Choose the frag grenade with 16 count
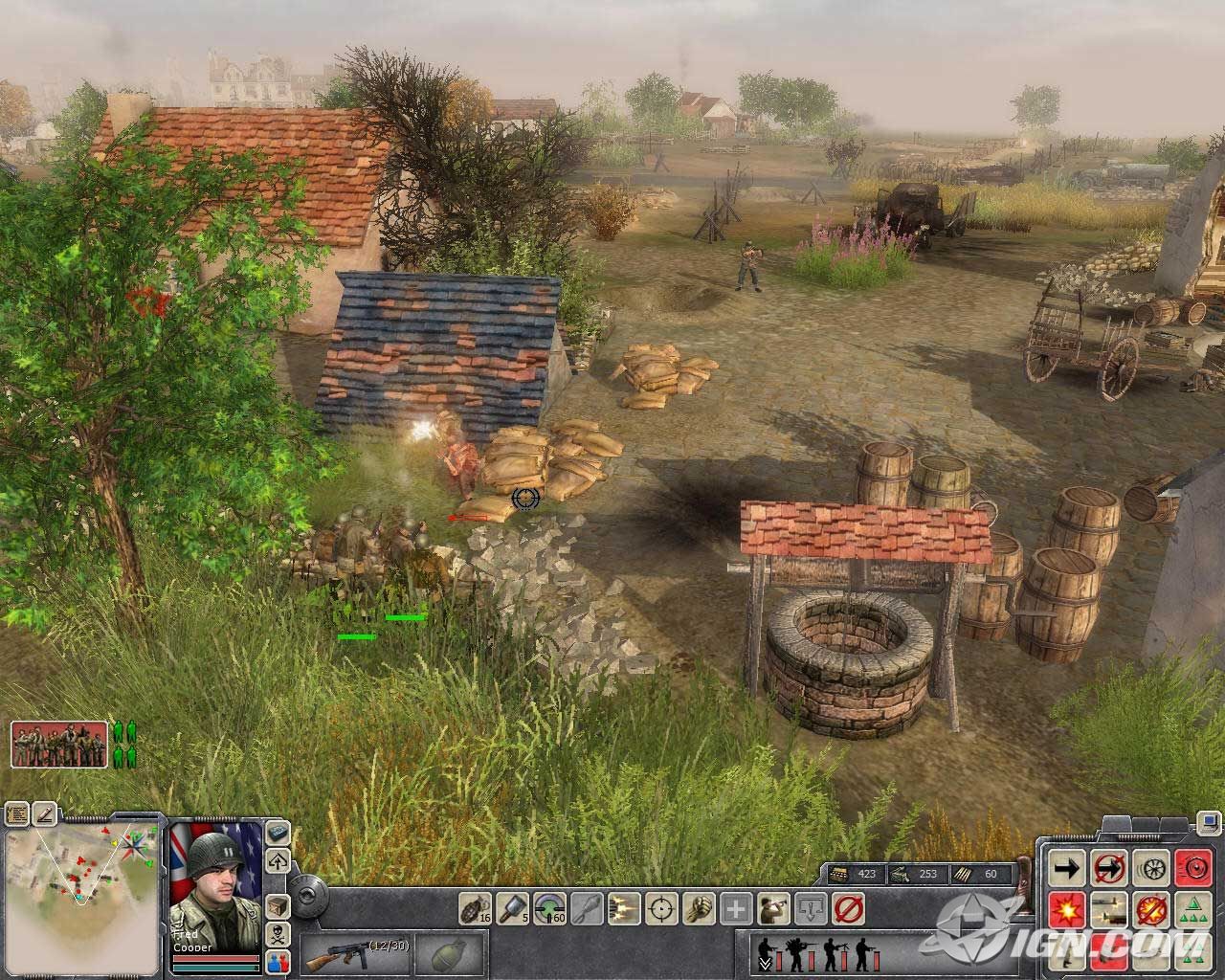The width and height of the screenshot is (1225, 980). point(476,907)
